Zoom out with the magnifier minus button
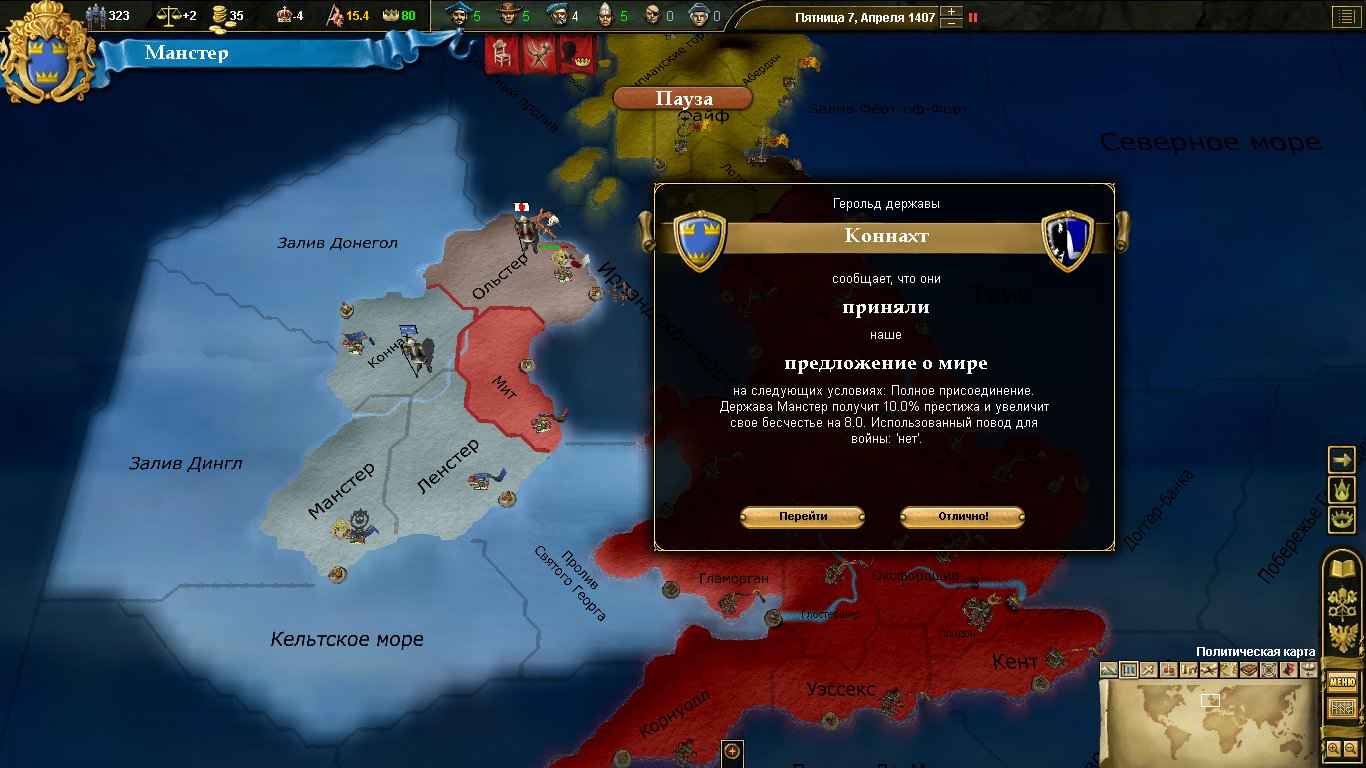1366x768 pixels. pyautogui.click(x=1349, y=748)
